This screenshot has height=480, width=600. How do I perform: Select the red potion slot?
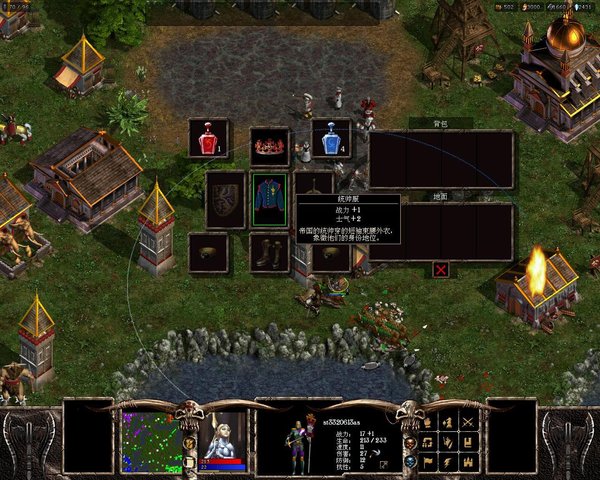pos(208,138)
